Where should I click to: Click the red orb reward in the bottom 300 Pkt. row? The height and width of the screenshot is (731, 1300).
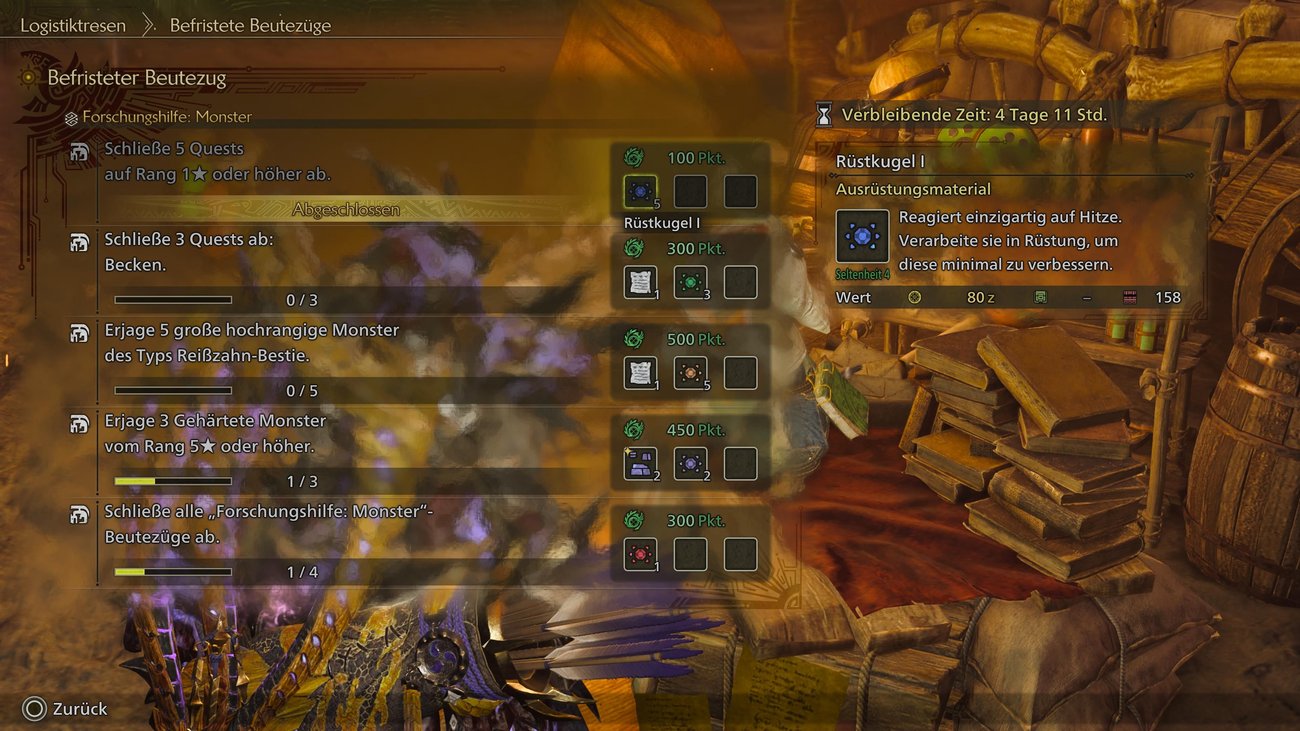(640, 553)
